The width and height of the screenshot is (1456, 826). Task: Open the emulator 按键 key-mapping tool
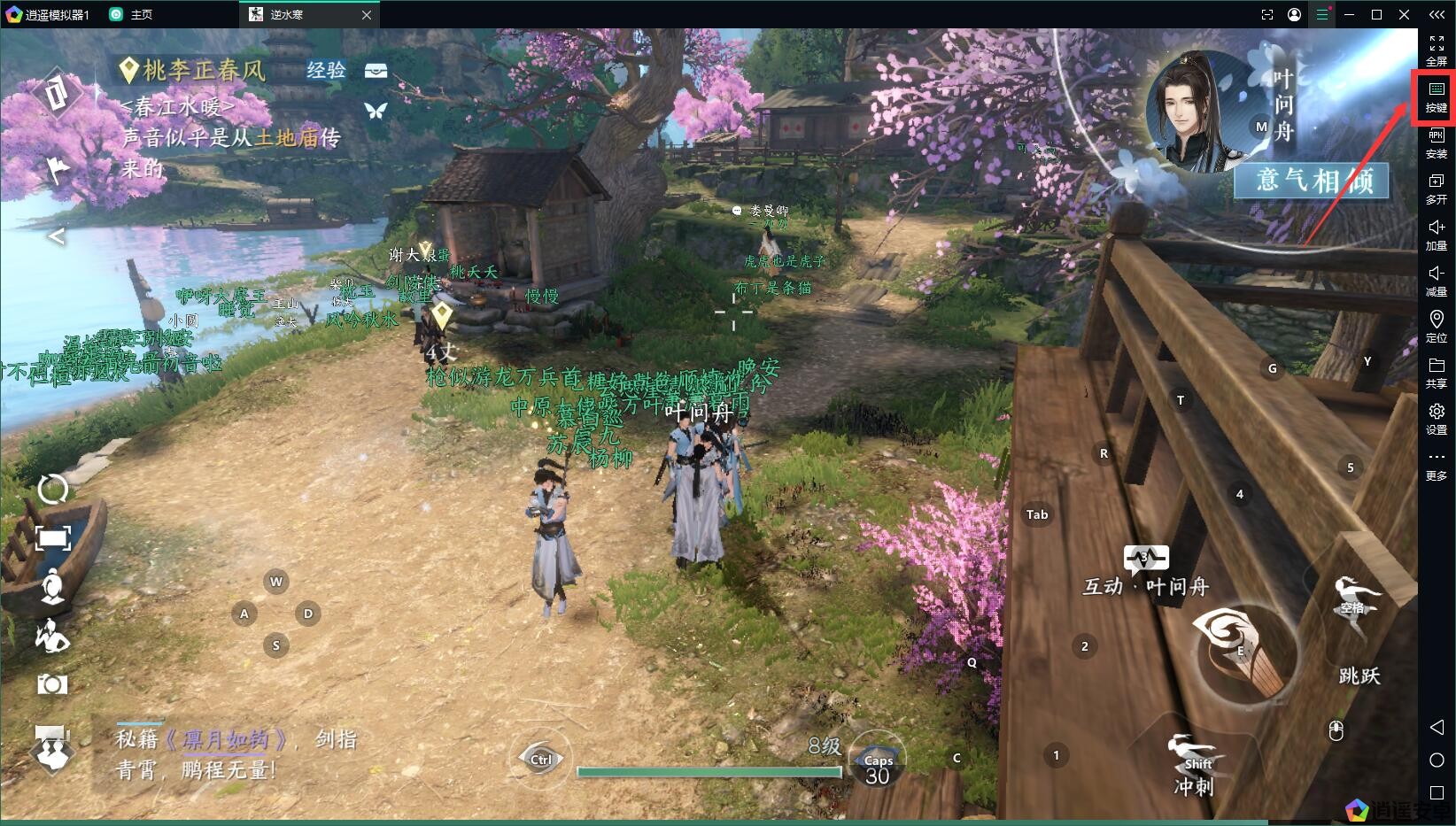coord(1436,96)
